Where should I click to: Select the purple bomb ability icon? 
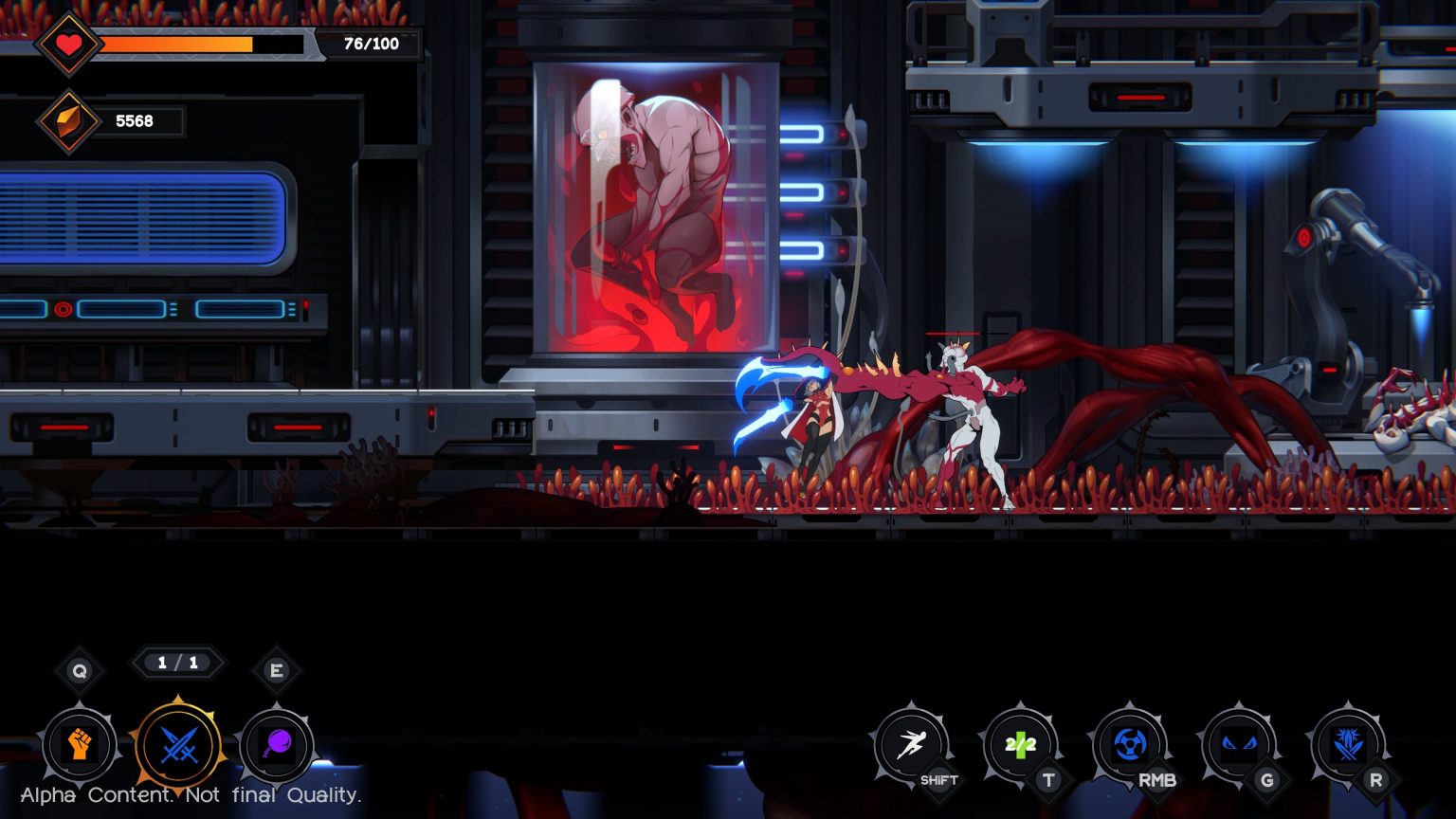(277, 747)
